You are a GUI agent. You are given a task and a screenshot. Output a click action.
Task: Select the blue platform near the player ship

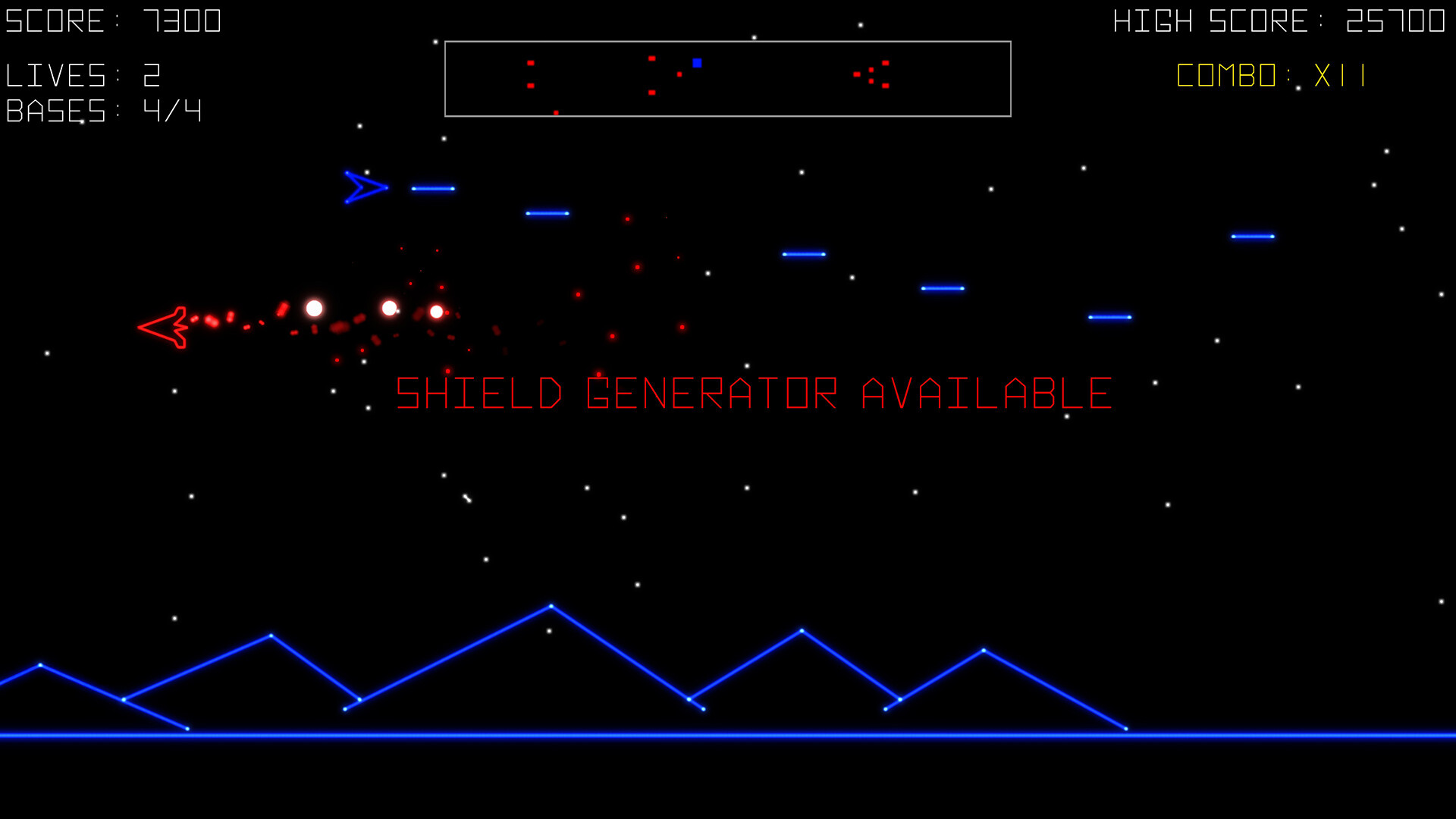(432, 188)
